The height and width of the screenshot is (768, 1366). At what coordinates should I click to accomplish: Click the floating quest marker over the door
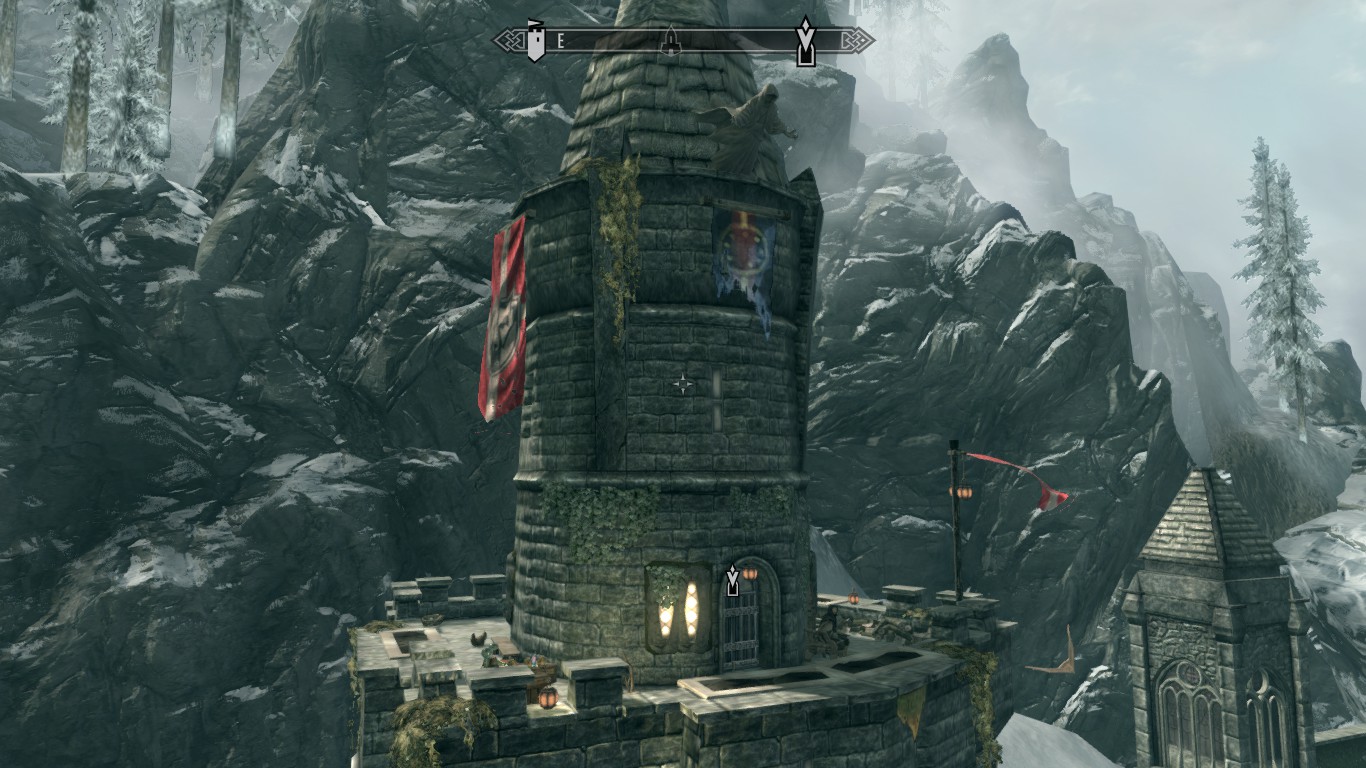tap(733, 581)
